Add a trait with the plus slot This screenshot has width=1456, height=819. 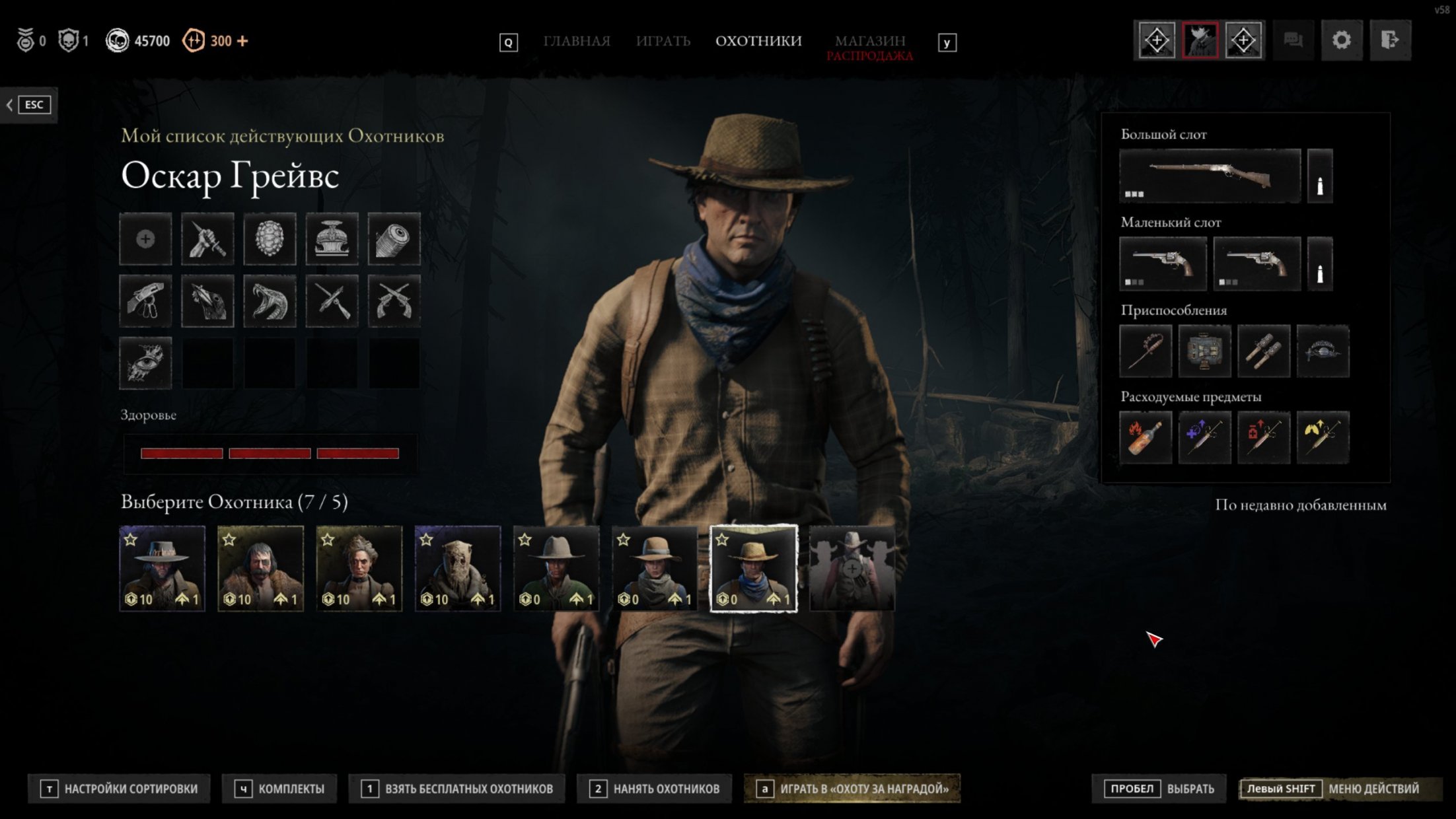click(145, 239)
